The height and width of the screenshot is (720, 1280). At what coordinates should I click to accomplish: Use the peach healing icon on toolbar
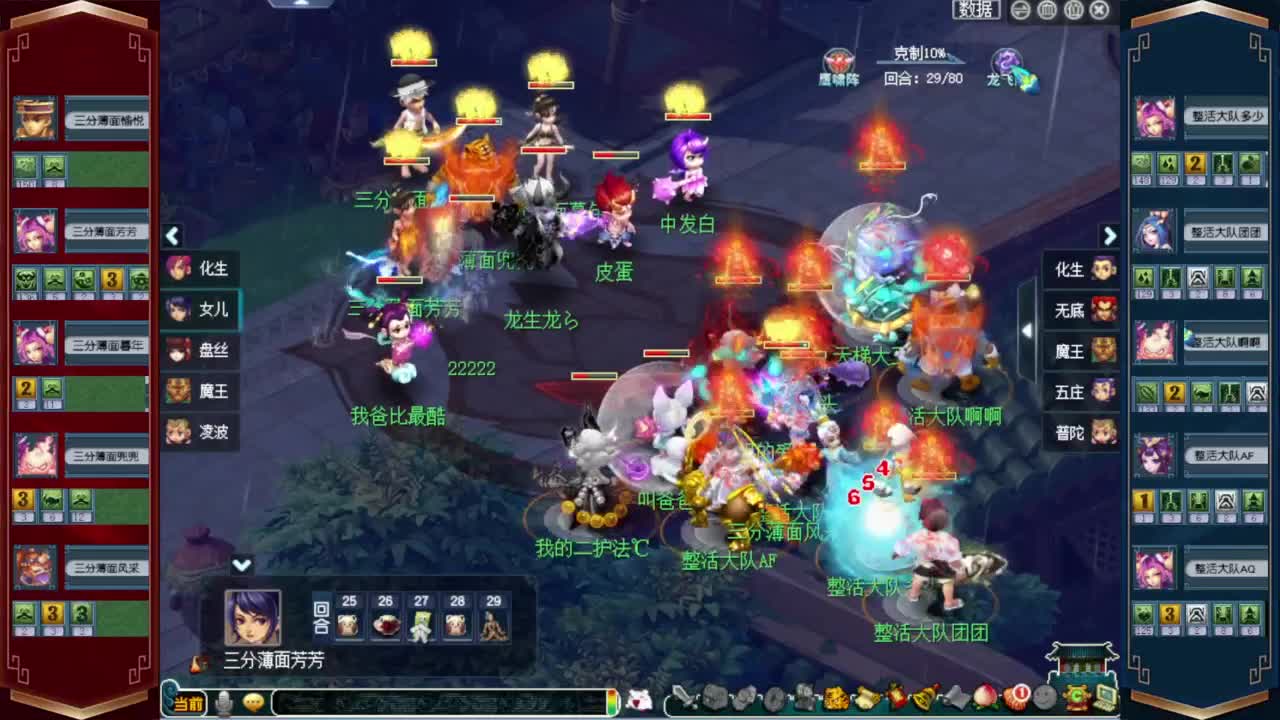[983, 700]
